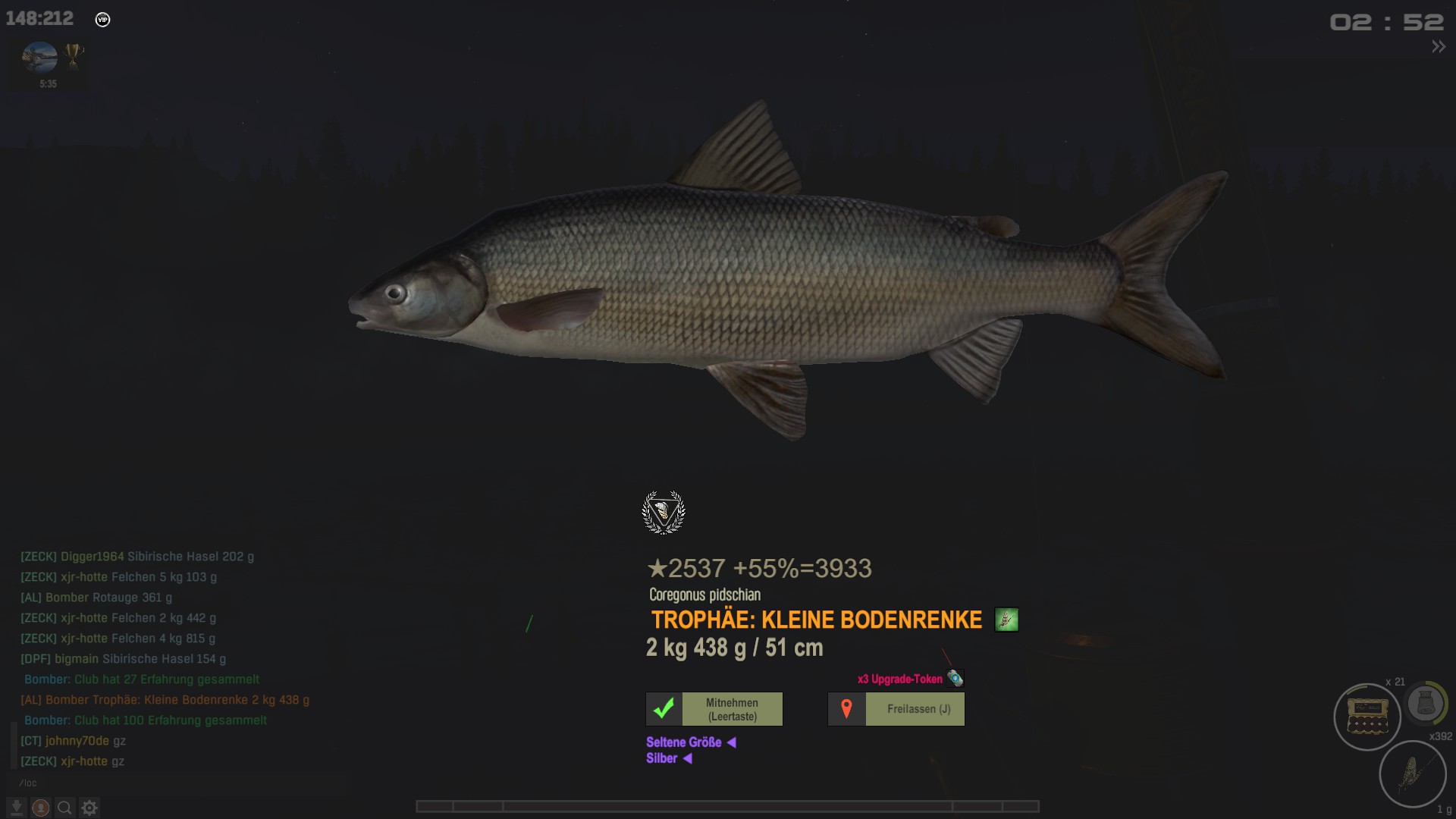Open the chat settings gear icon
This screenshot has height=819, width=1456.
pyautogui.click(x=89, y=808)
